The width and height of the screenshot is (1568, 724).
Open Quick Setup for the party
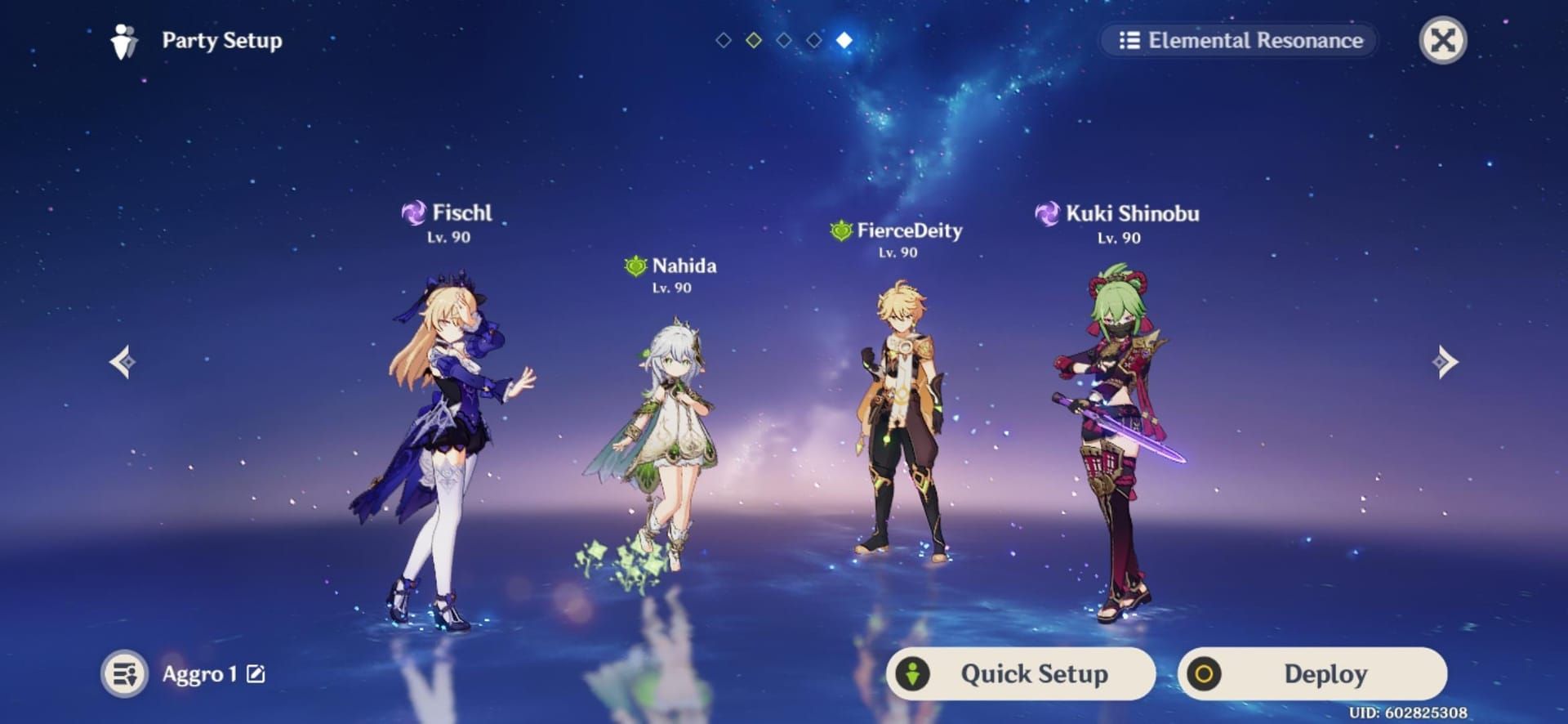pos(1021,673)
